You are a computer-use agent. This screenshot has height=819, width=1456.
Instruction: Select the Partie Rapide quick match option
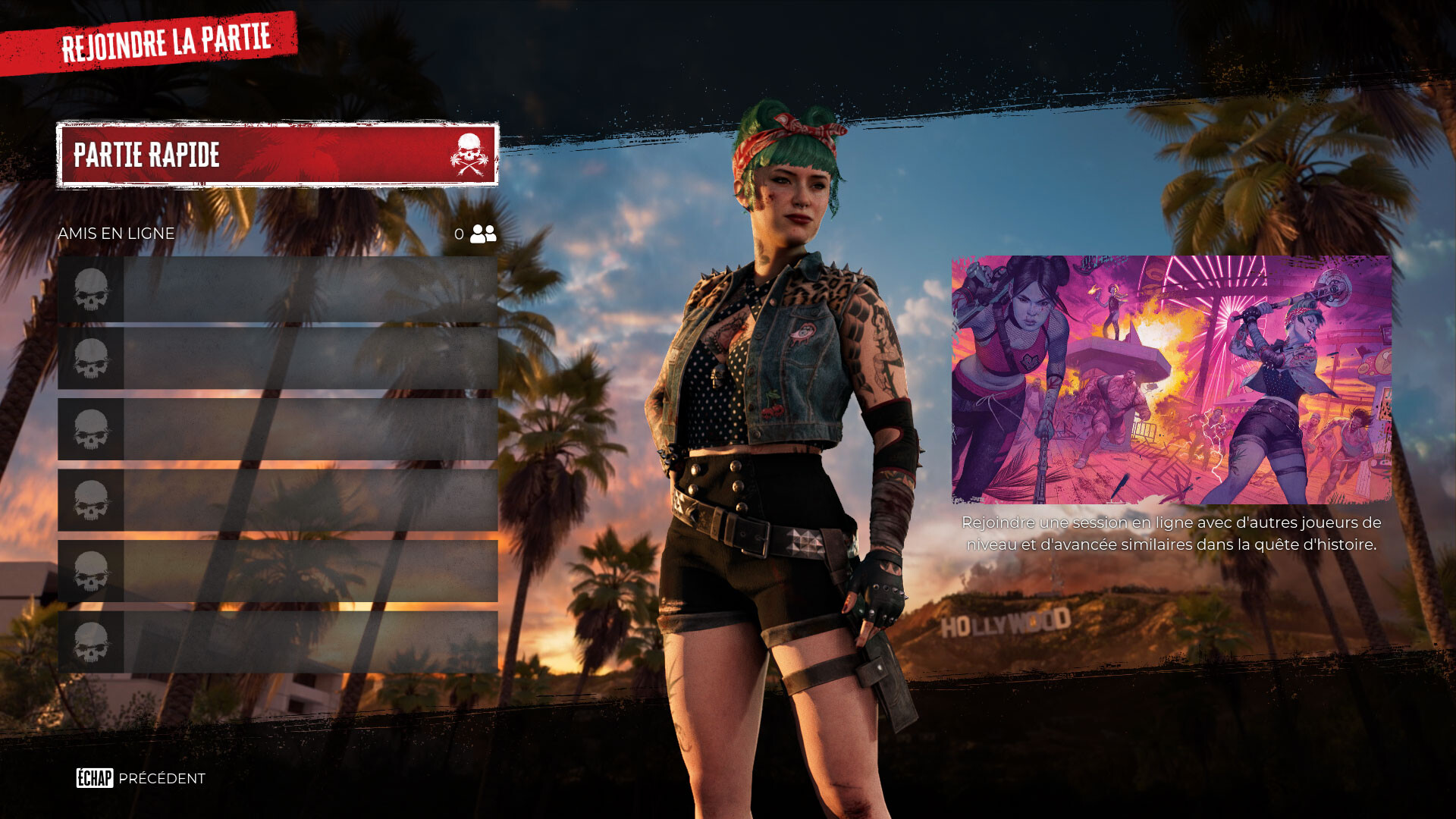click(x=278, y=155)
